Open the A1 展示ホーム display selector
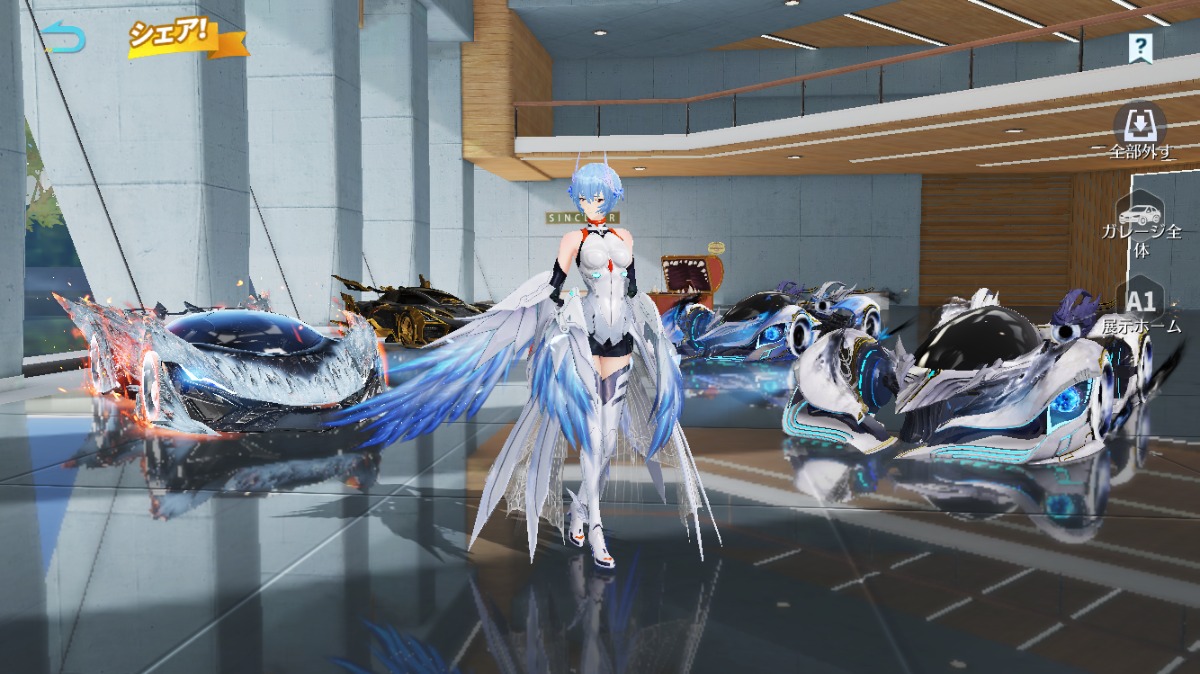The image size is (1200, 674). click(x=1141, y=308)
